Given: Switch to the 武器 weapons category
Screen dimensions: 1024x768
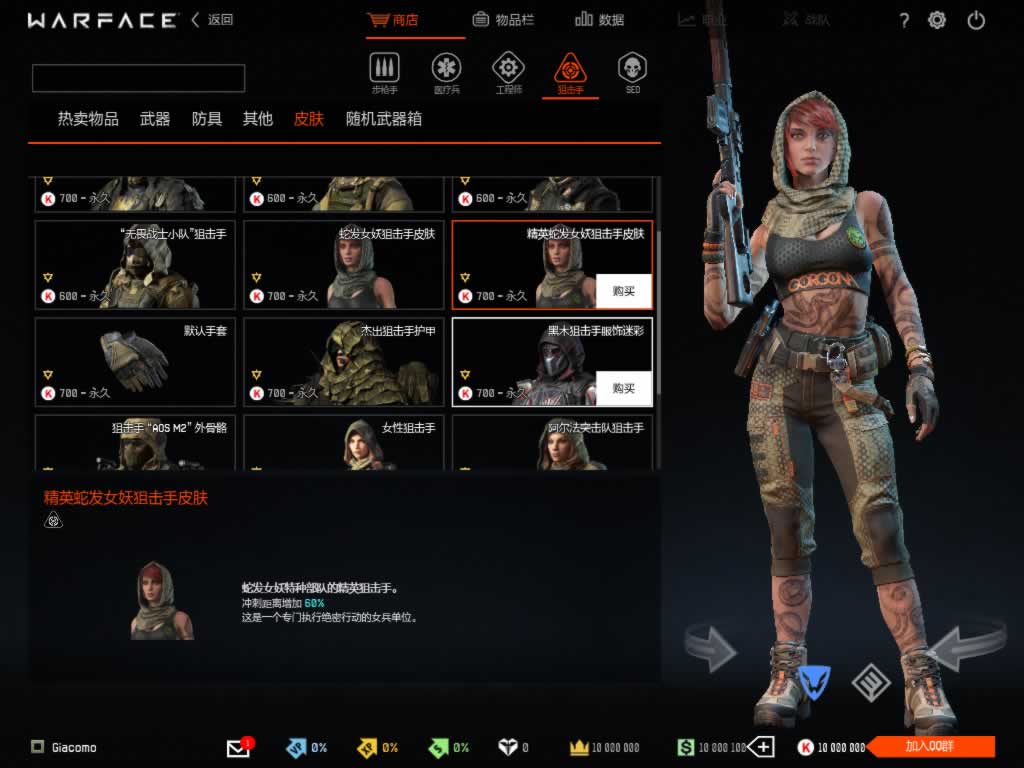Looking at the screenshot, I should [155, 119].
